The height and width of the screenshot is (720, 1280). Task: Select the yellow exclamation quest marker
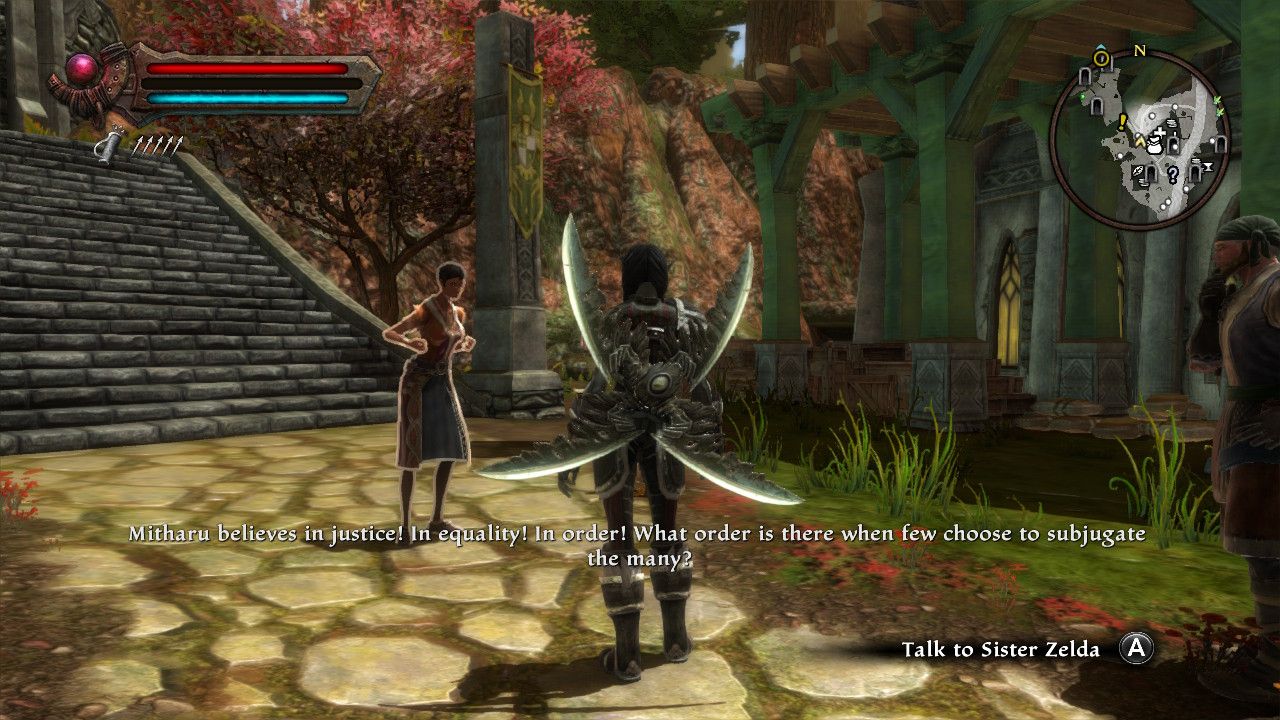click(1123, 122)
